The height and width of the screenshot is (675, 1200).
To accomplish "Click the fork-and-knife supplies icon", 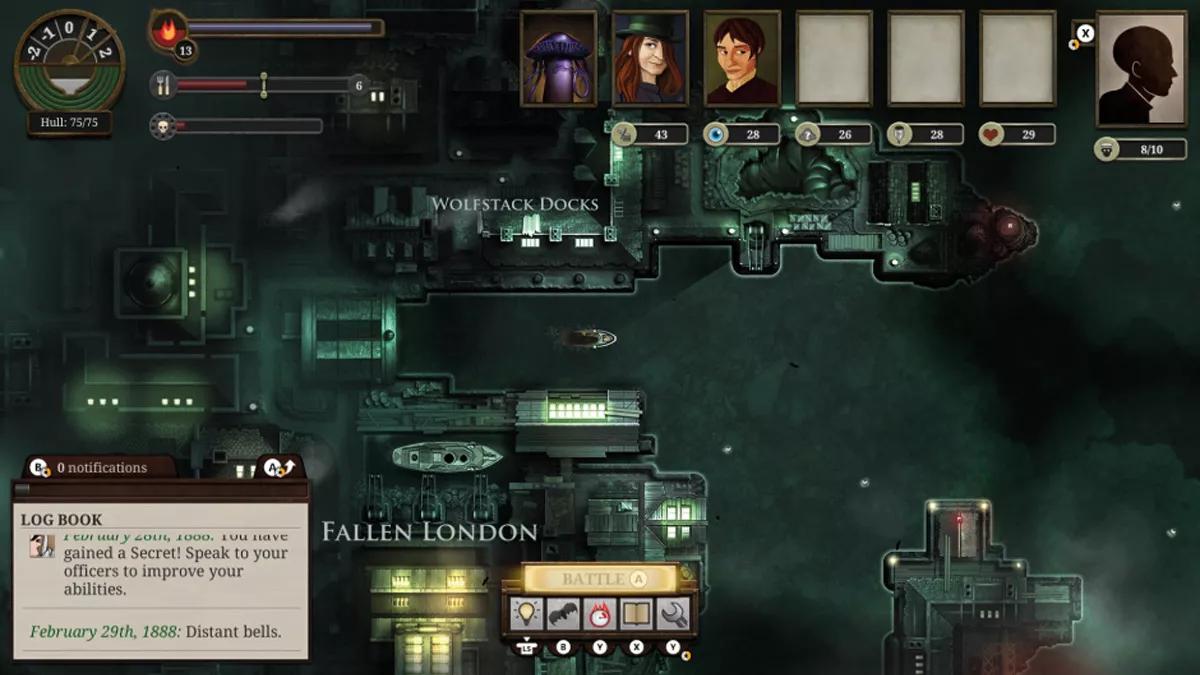I will [163, 85].
